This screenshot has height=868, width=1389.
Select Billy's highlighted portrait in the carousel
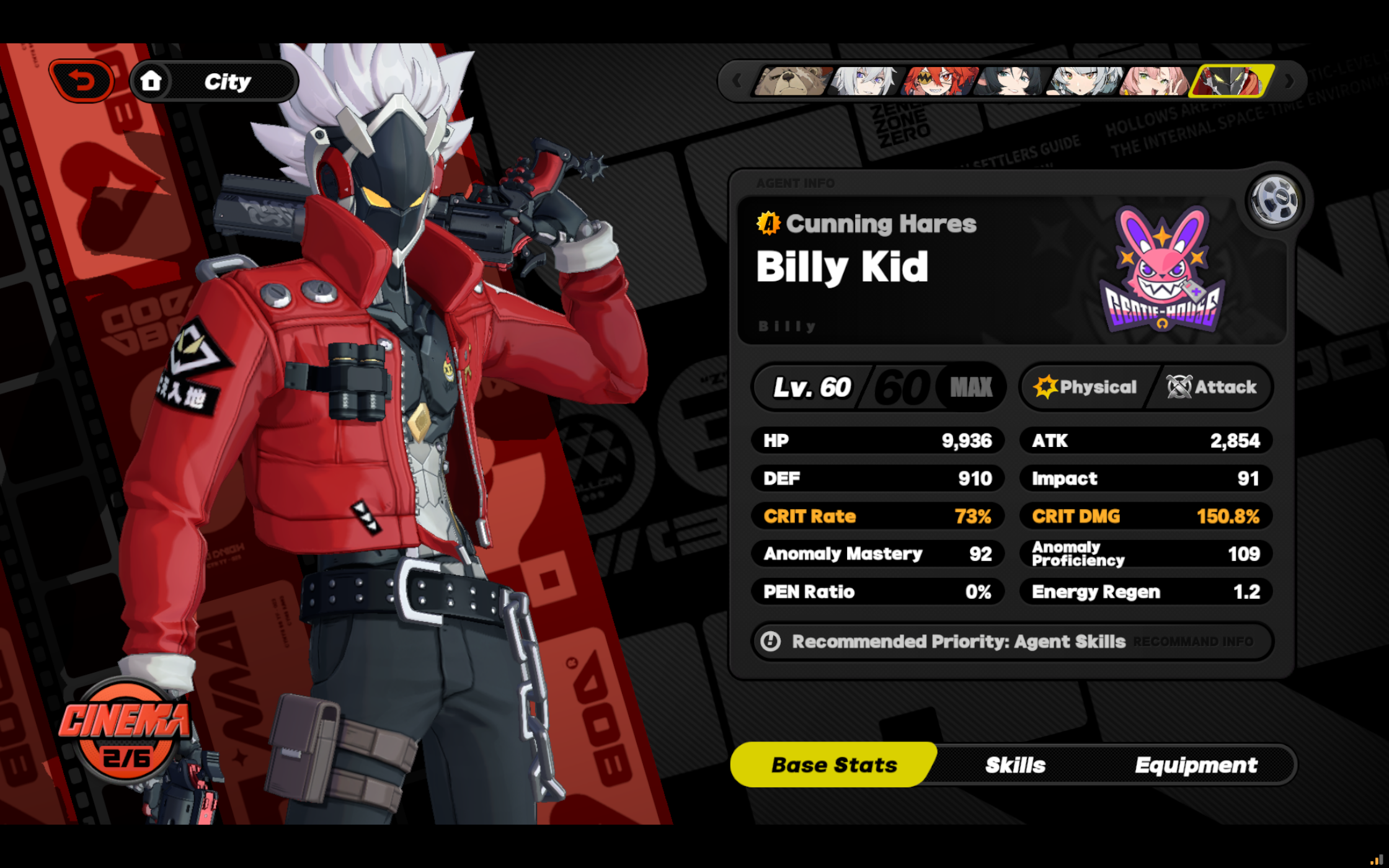pos(1234,81)
